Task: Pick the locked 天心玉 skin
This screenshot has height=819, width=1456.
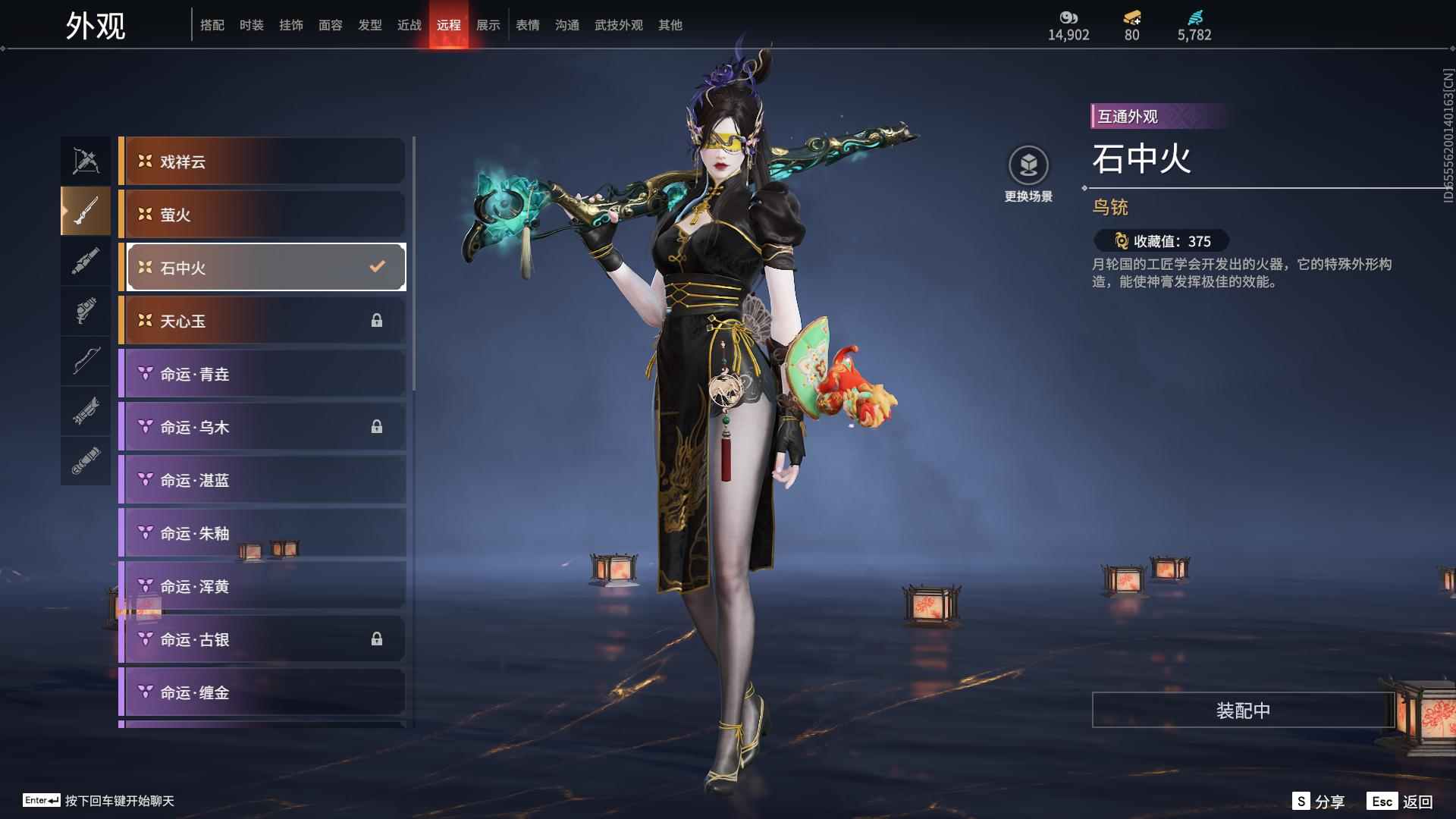Action: 264,321
